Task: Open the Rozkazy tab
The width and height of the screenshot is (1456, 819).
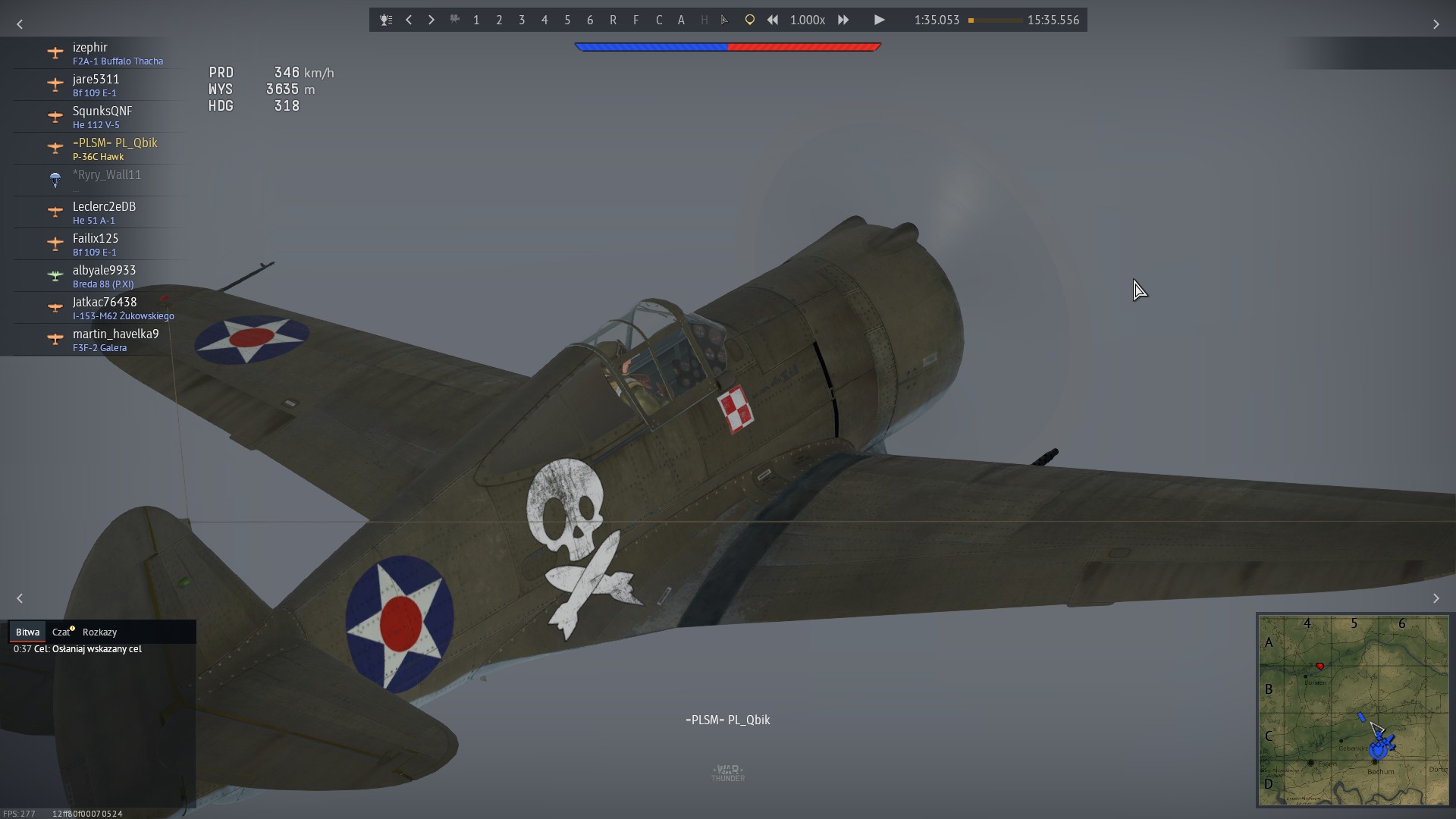Action: point(99,632)
